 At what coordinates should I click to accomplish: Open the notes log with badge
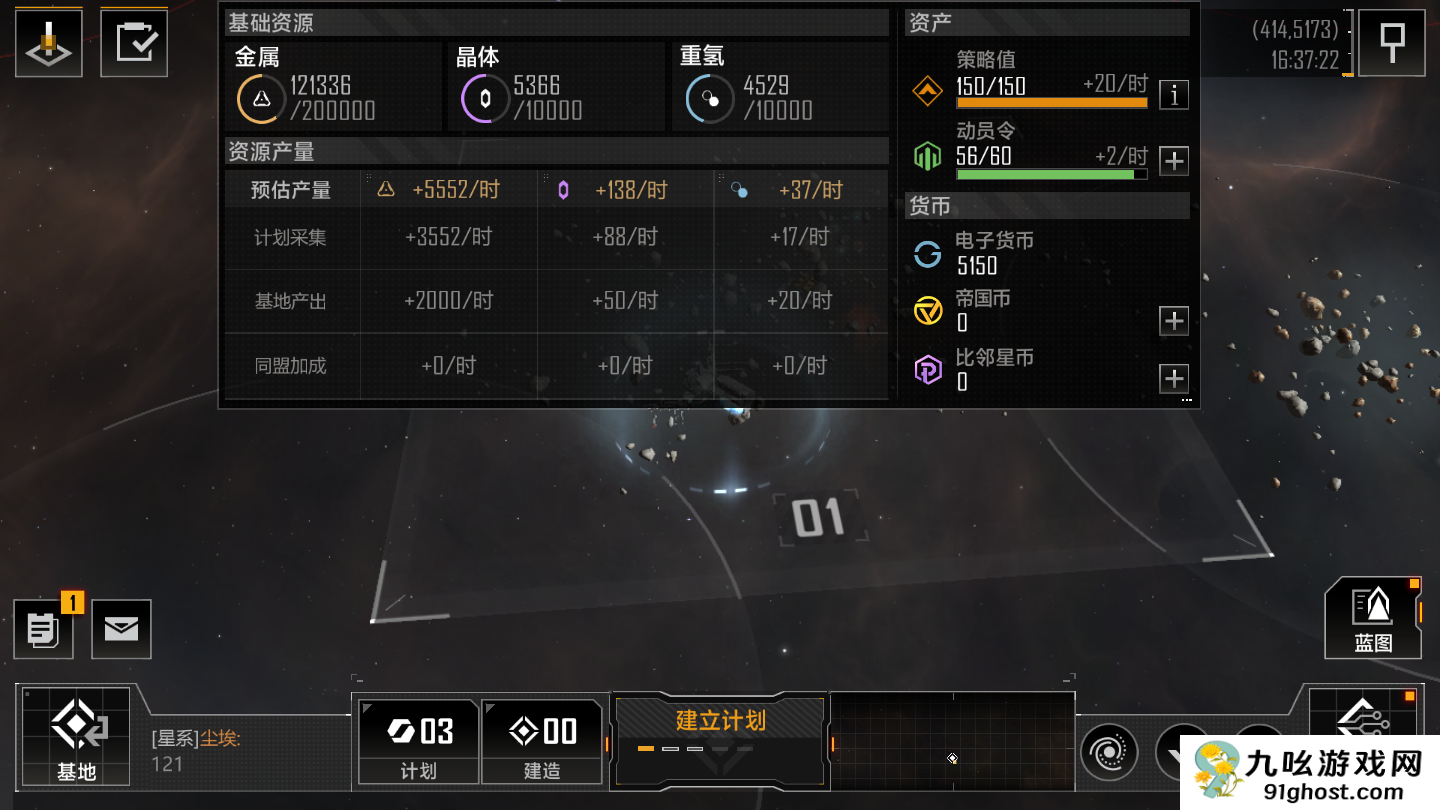43,629
